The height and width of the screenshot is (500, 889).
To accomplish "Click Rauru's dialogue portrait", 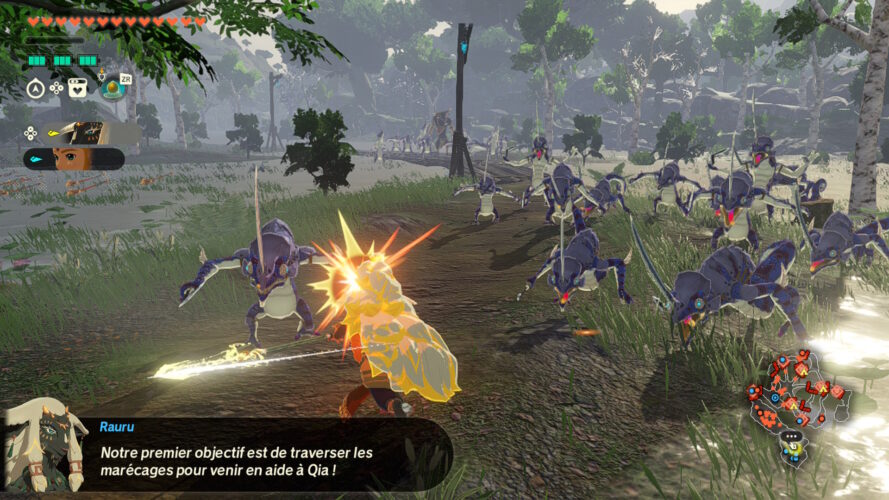I will (x=42, y=445).
